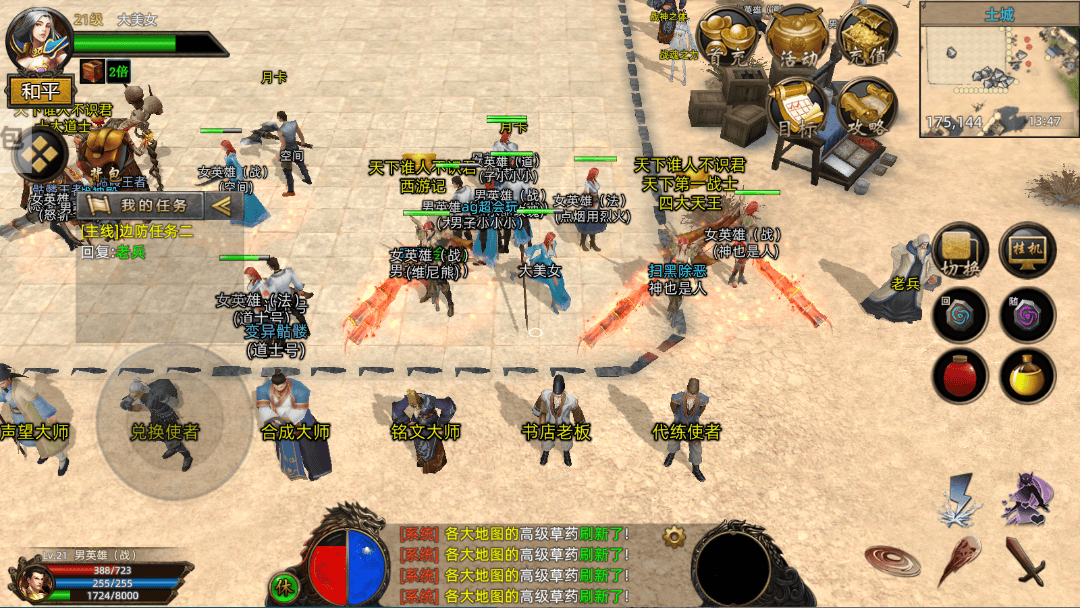The height and width of the screenshot is (608, 1080).
Task: Open the 目标 goals scroll
Action: 799,109
